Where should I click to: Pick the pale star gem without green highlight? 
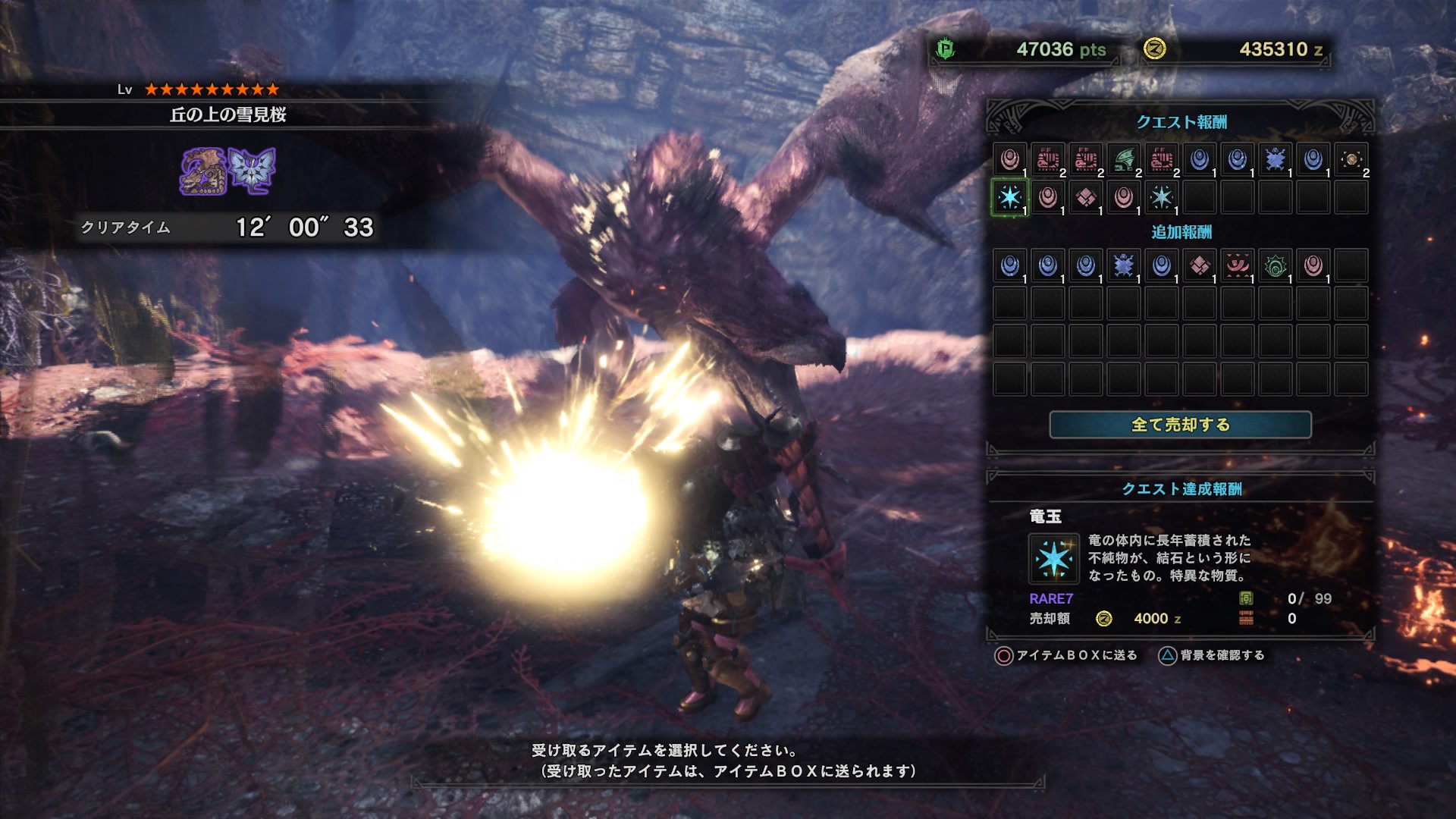pos(1161,198)
